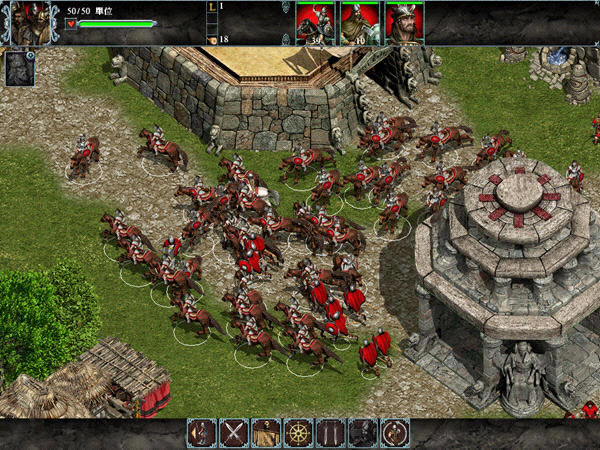Select the golden ship's wheel command
Screen dimensions: 600x450
(x=298, y=433)
